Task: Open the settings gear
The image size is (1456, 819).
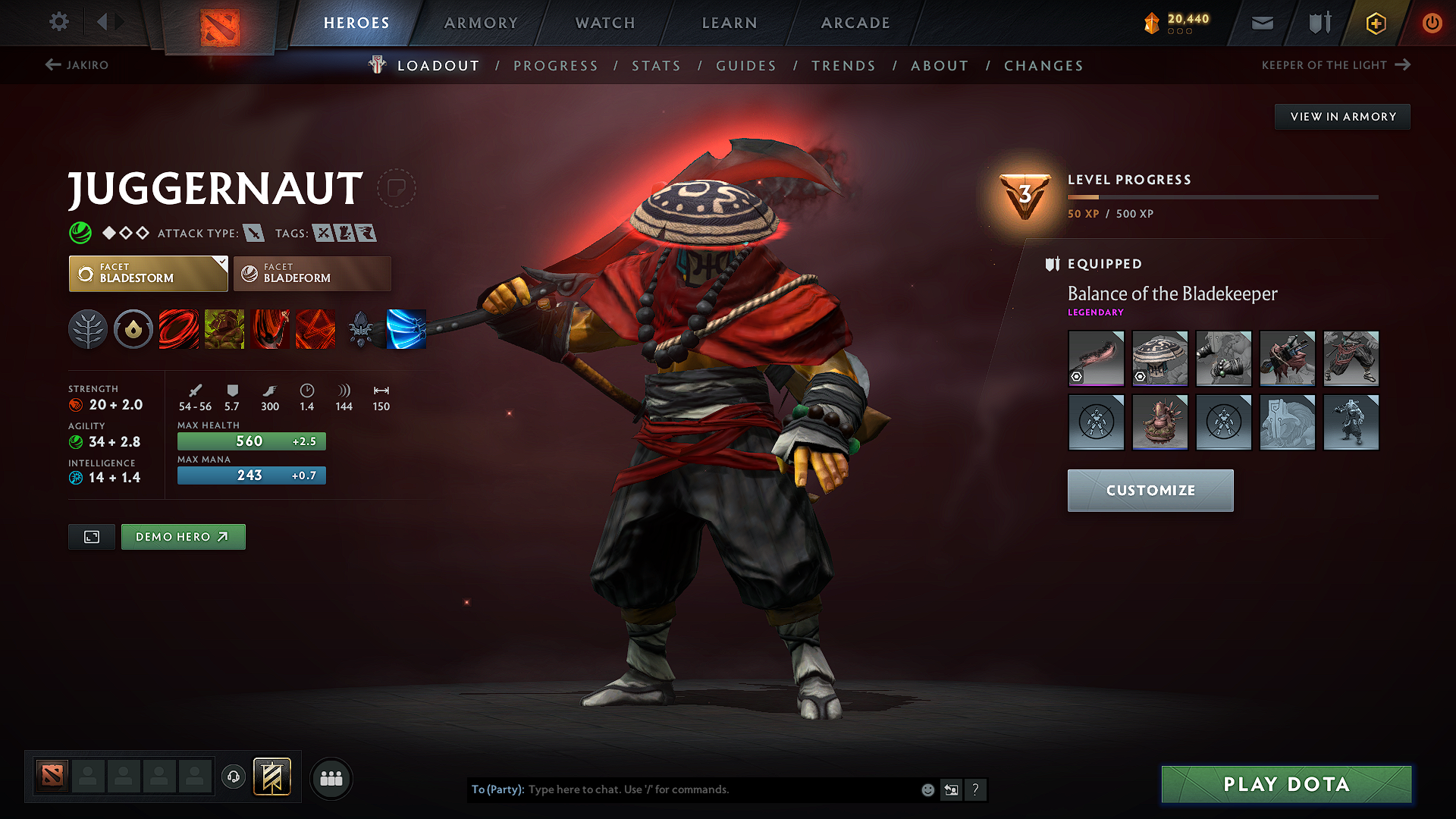Action: pyautogui.click(x=58, y=22)
